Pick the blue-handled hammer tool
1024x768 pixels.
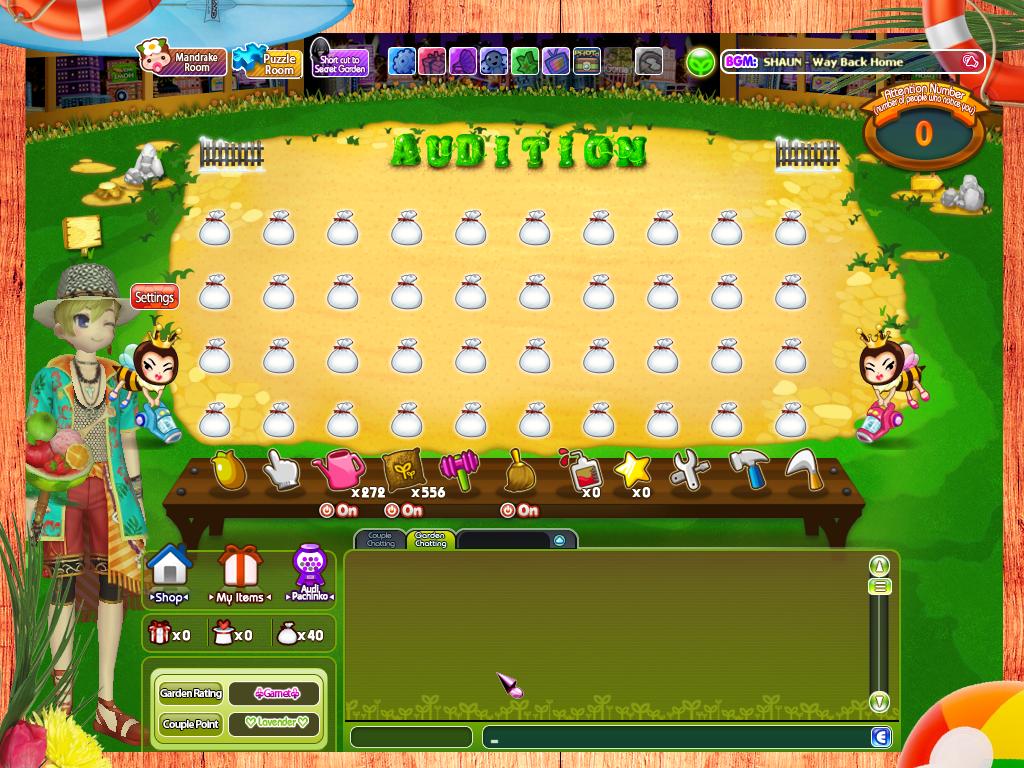[748, 468]
